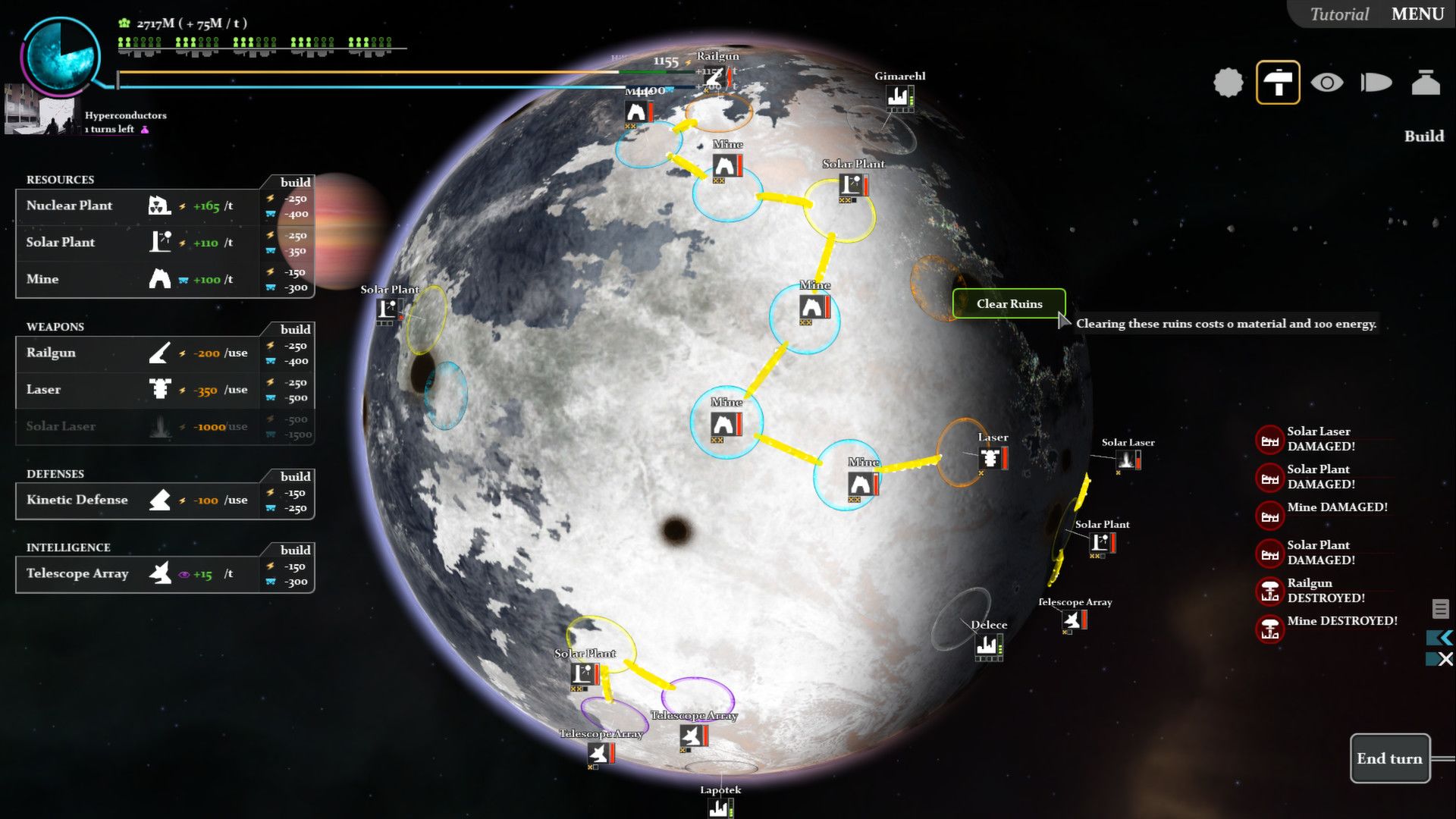Screen dimensions: 1456x819
Task: Build a Telescope Array from intelligence
Action: click(136, 573)
